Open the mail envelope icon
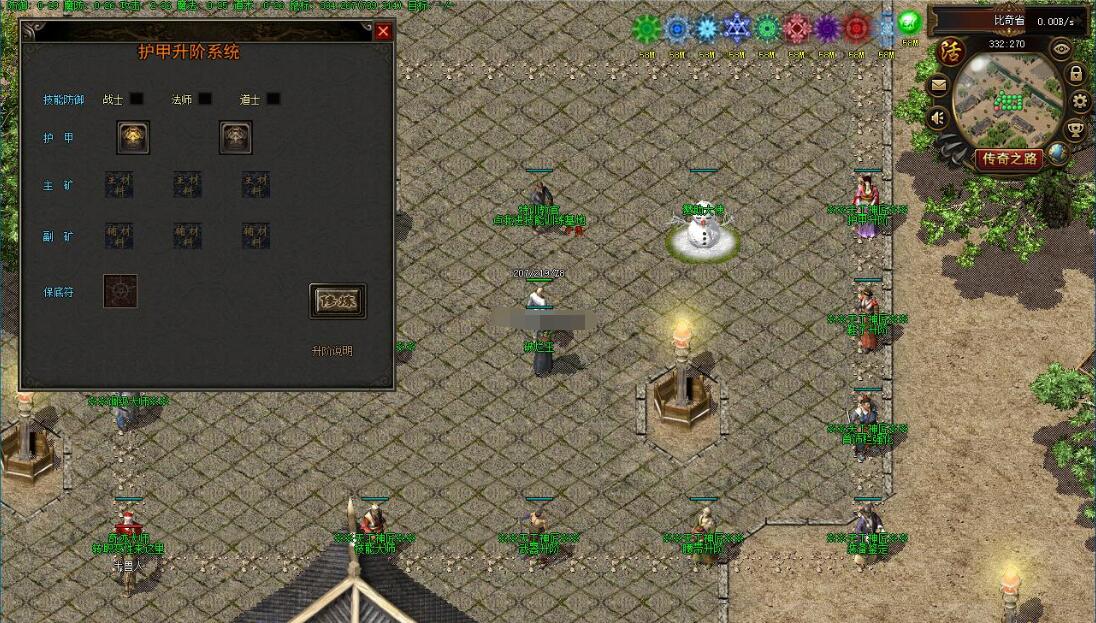 (x=938, y=86)
